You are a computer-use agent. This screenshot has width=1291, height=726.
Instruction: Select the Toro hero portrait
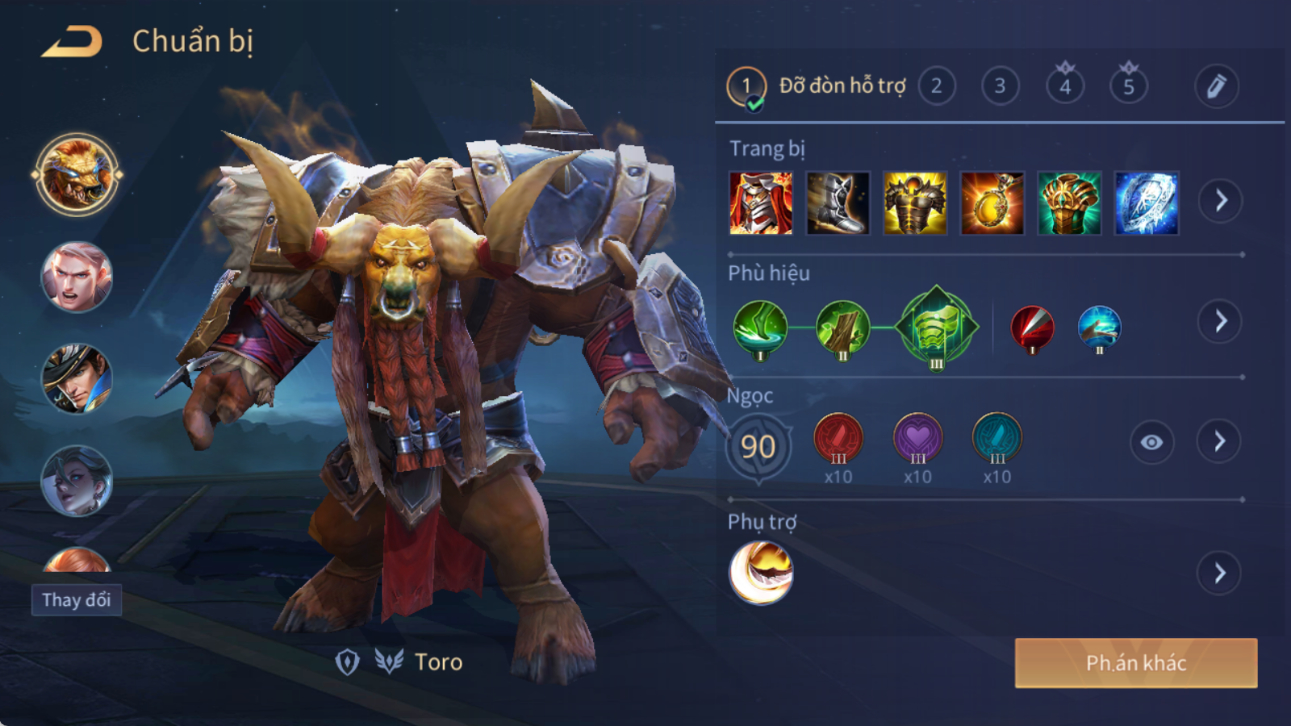click(76, 175)
